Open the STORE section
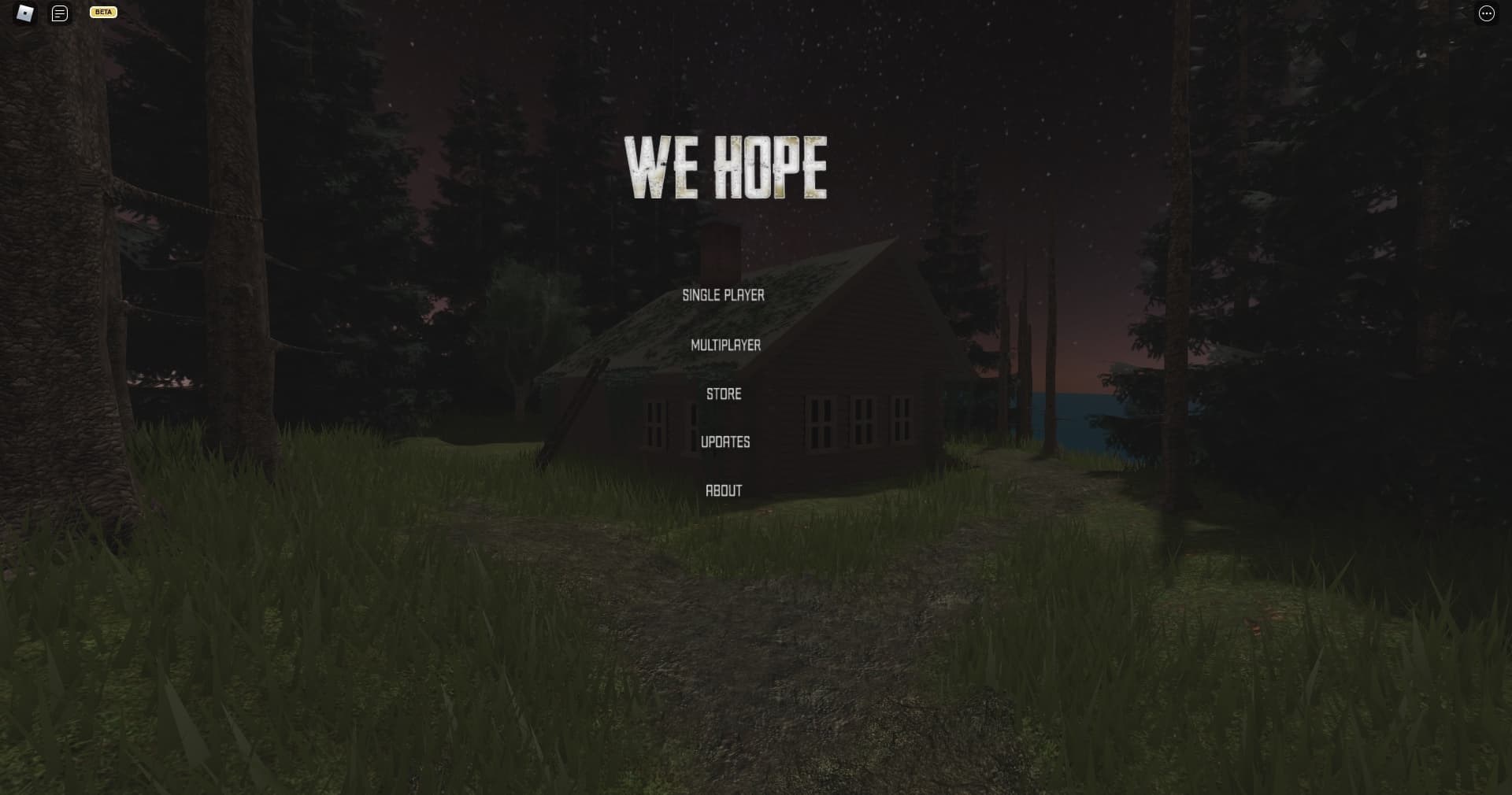1512x795 pixels. coord(723,394)
